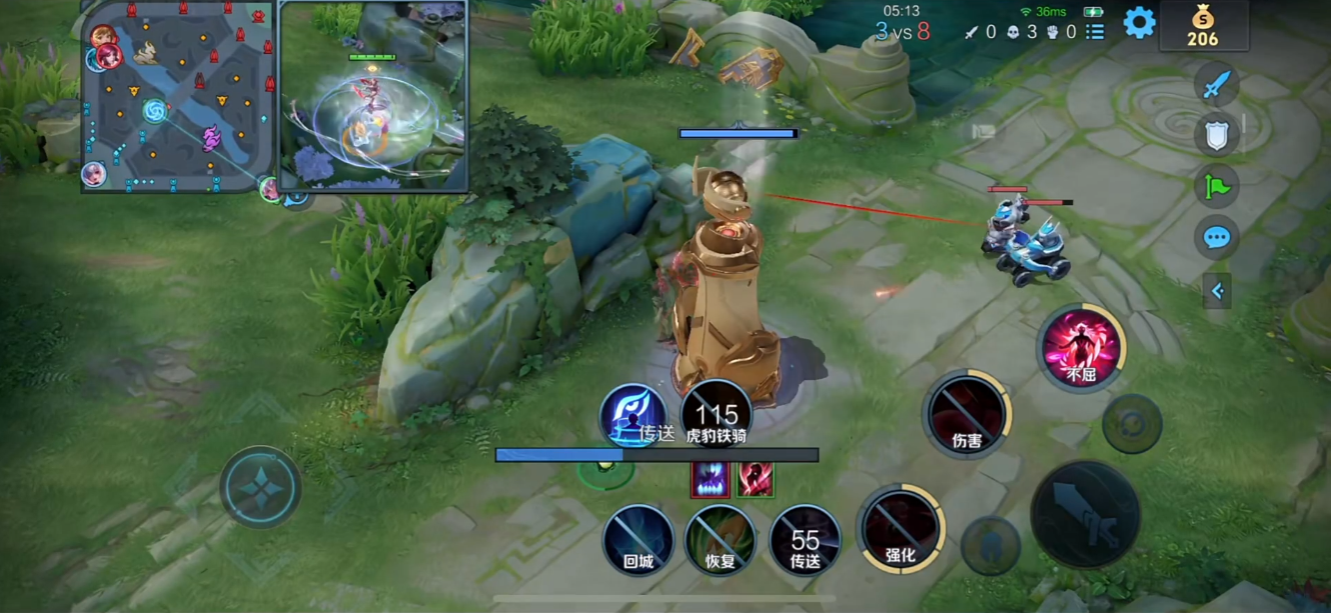Image resolution: width=1331 pixels, height=613 pixels.
Task: Trigger the 强化 skill
Action: coord(901,529)
